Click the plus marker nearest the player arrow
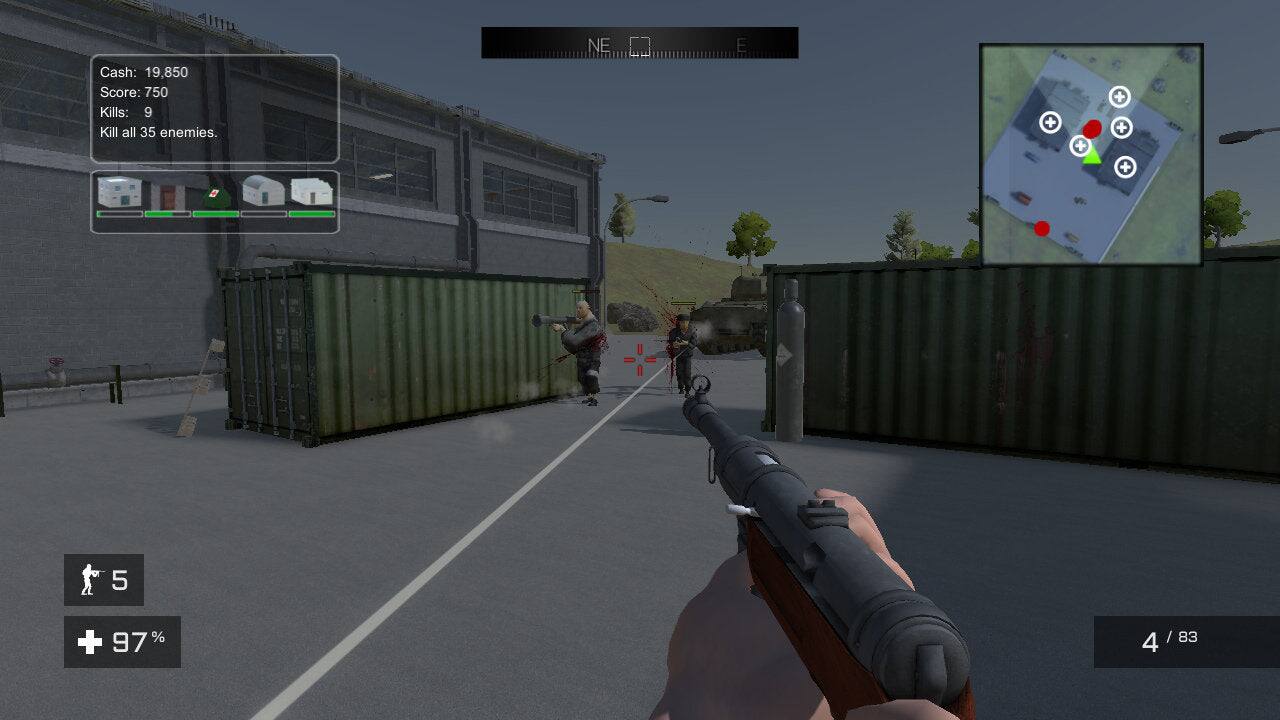Image resolution: width=1280 pixels, height=720 pixels. pyautogui.click(x=1080, y=144)
